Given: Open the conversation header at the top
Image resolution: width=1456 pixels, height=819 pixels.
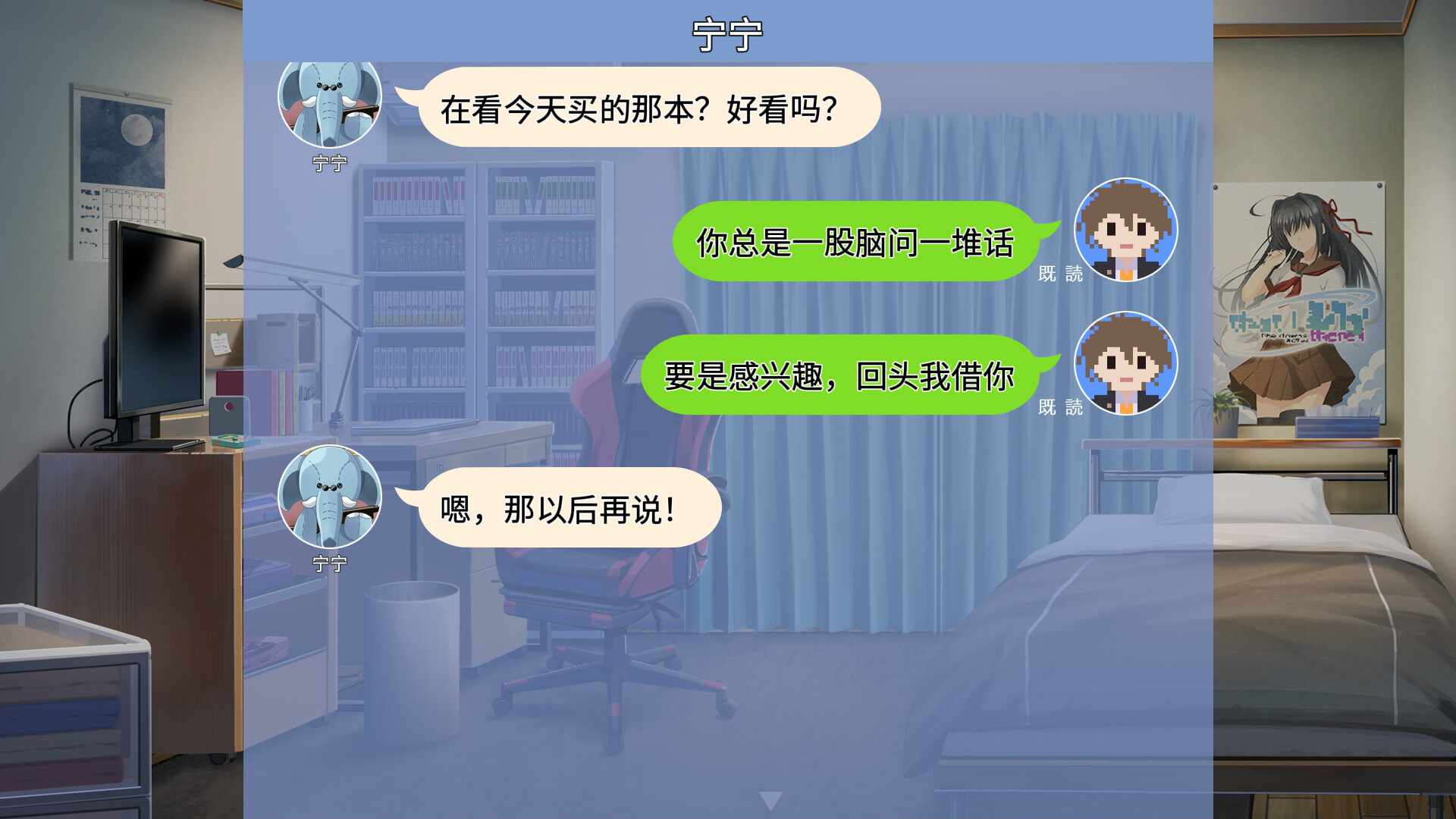Looking at the screenshot, I should pos(728,32).
